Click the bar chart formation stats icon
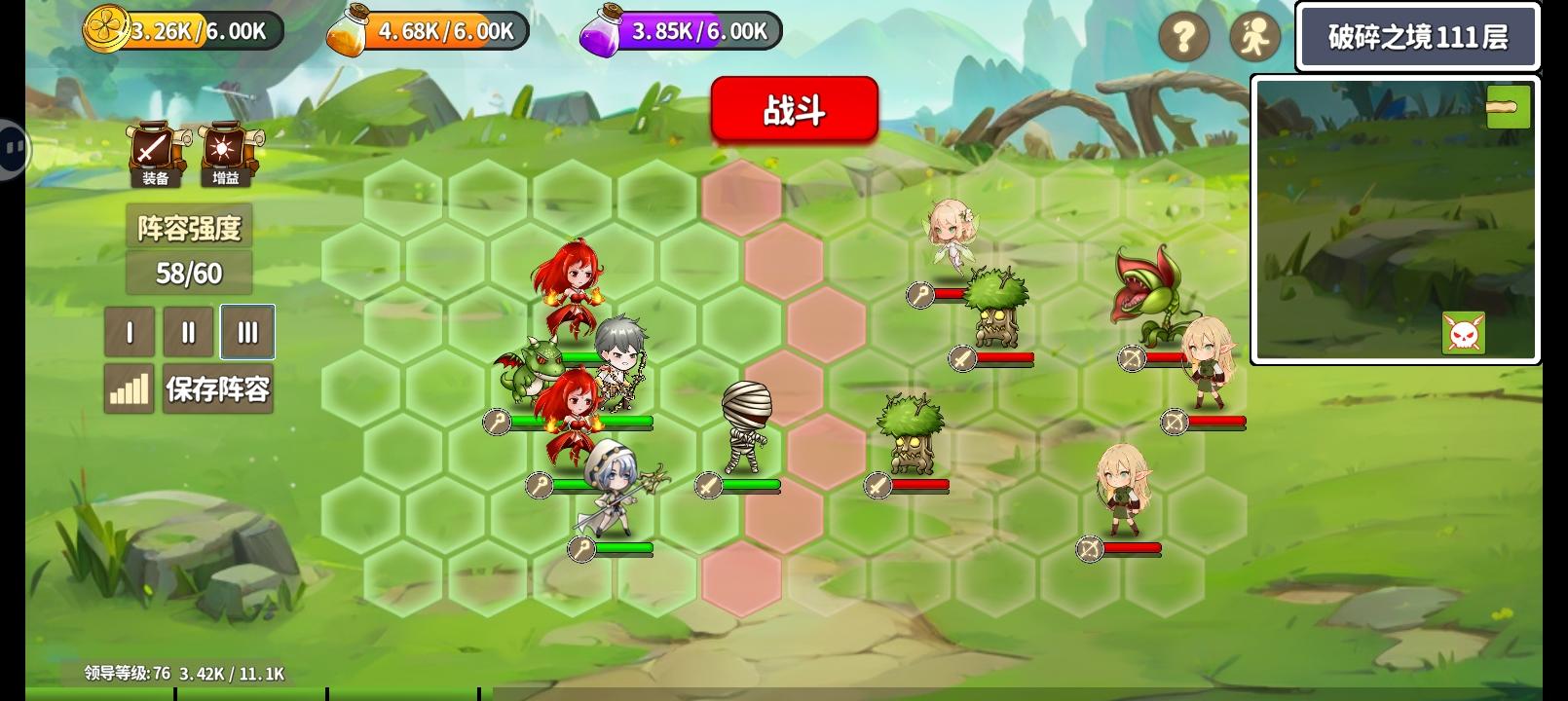 (129, 388)
